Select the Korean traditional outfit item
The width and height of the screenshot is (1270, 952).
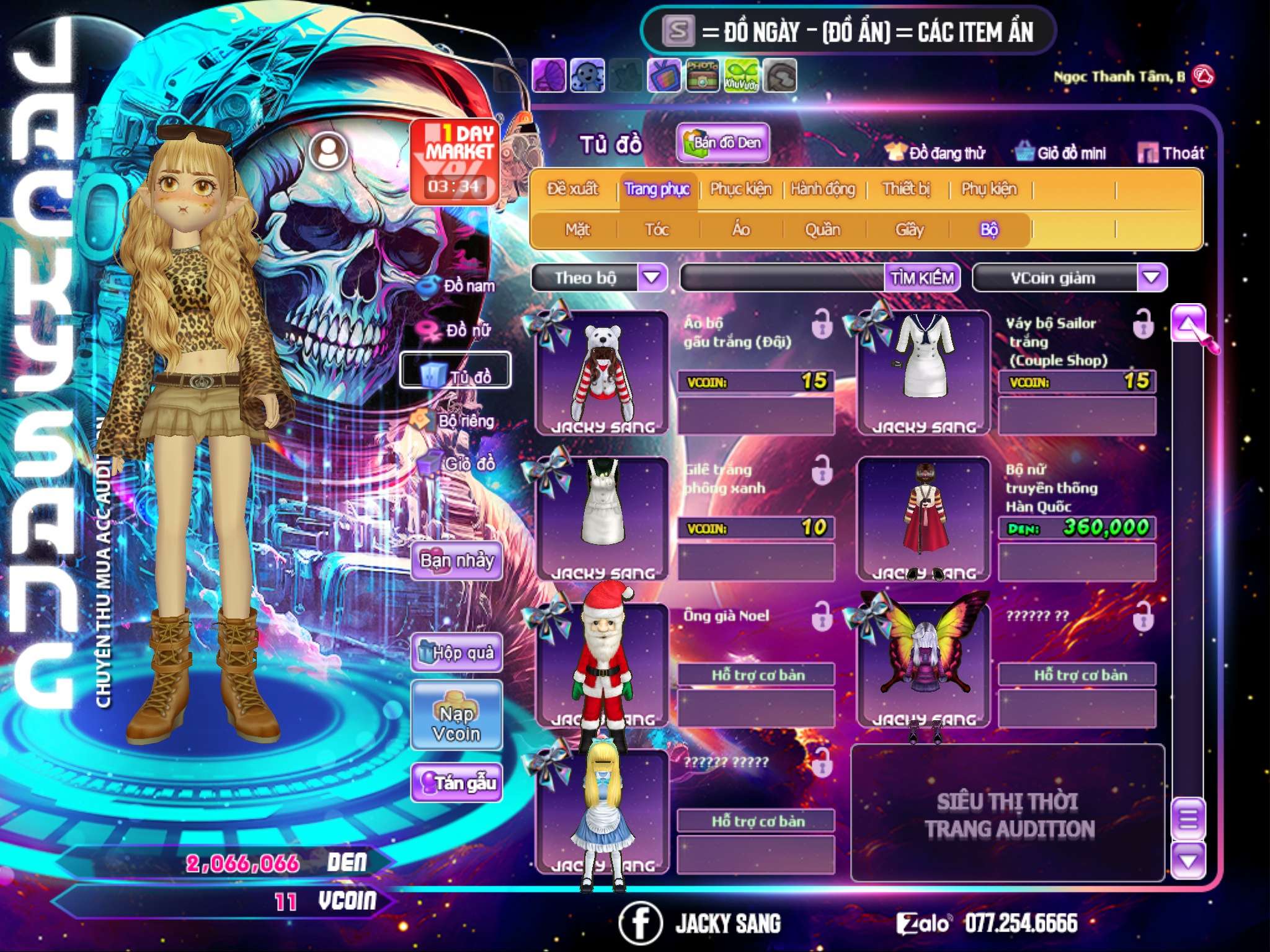924,518
